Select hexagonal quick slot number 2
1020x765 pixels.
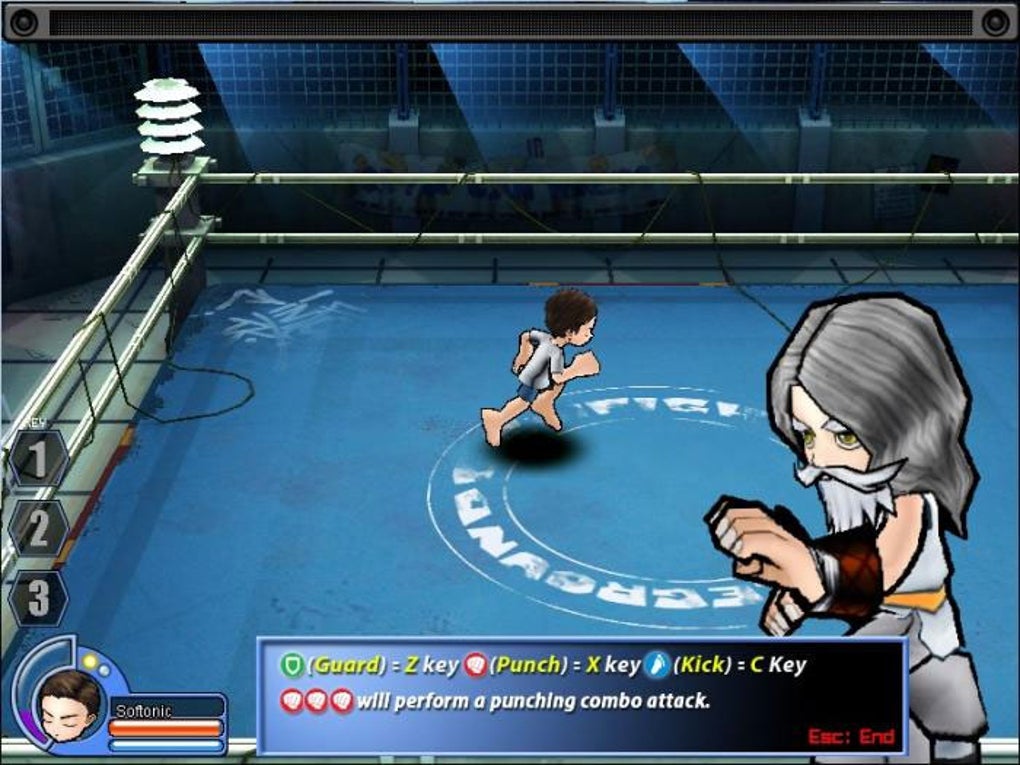point(38,528)
